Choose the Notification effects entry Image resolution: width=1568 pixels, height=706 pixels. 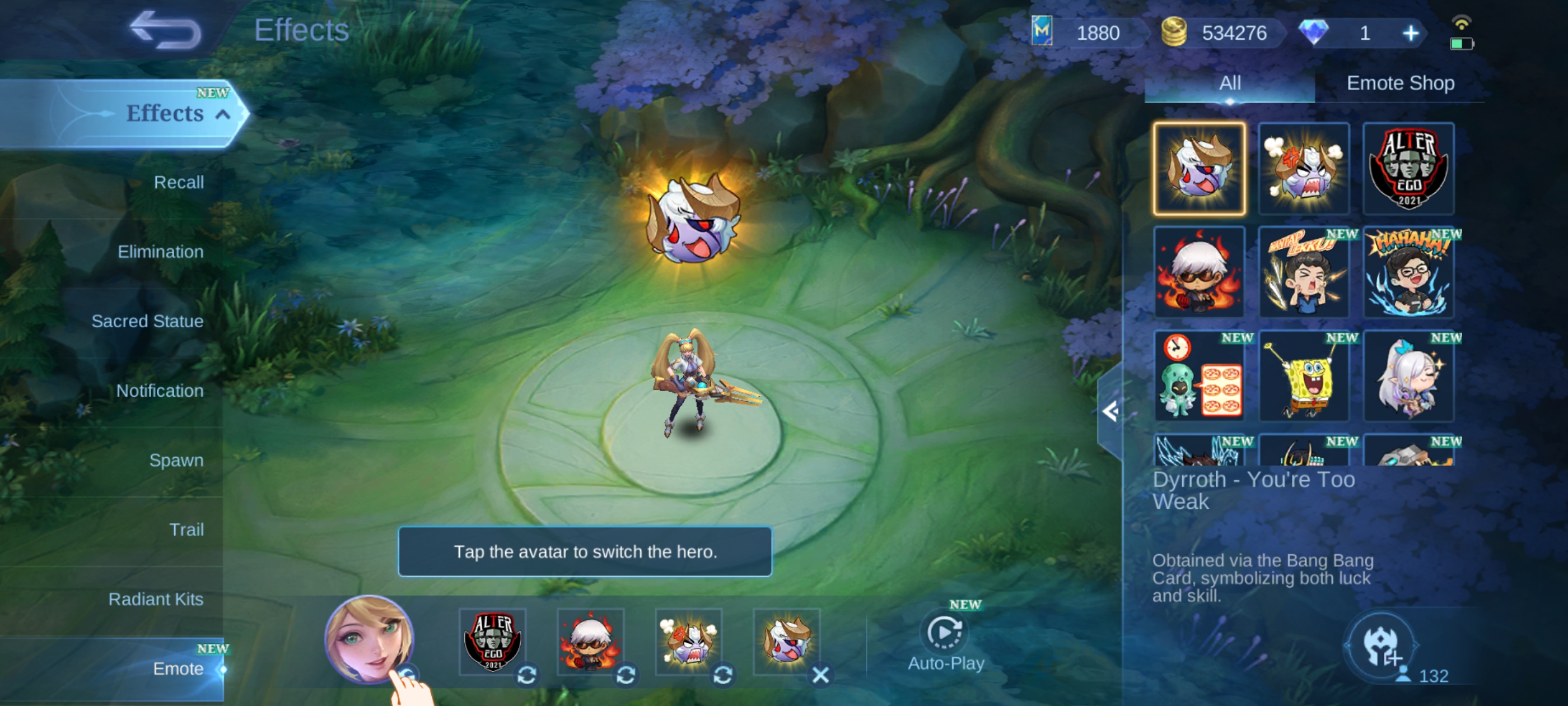coord(160,391)
